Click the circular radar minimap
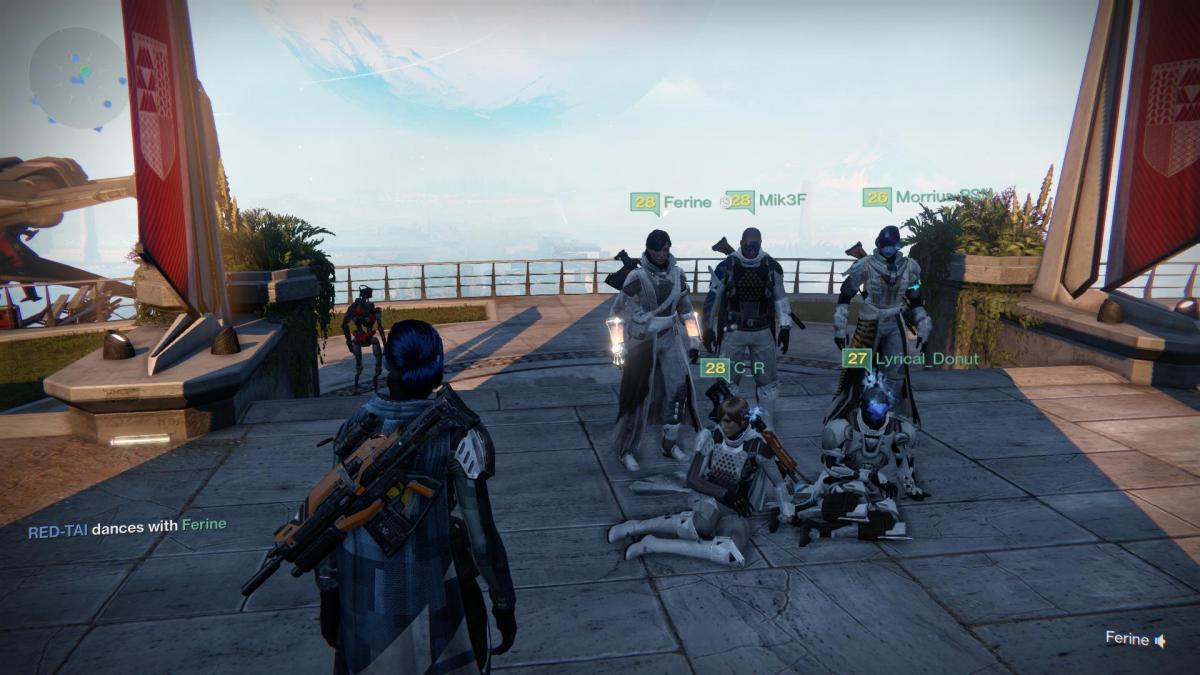 coord(79,77)
